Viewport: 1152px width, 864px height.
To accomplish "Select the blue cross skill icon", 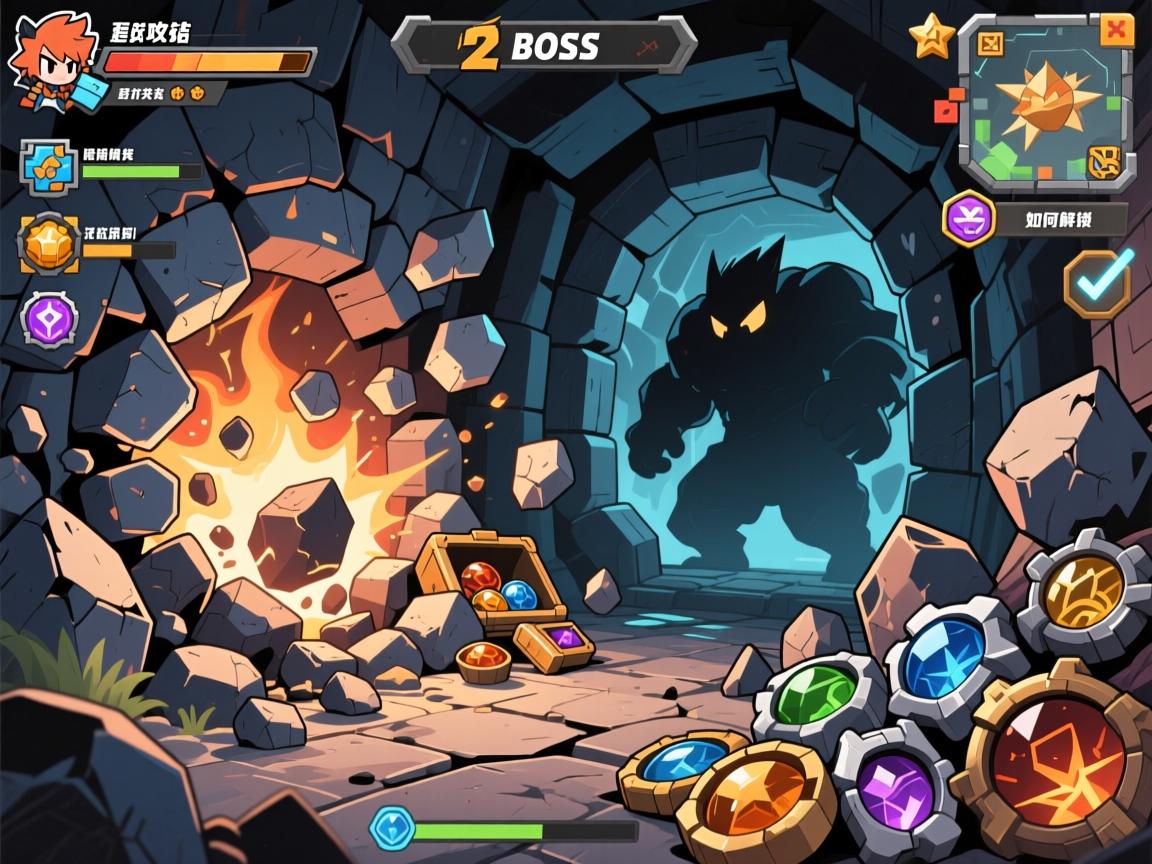I will point(47,167).
